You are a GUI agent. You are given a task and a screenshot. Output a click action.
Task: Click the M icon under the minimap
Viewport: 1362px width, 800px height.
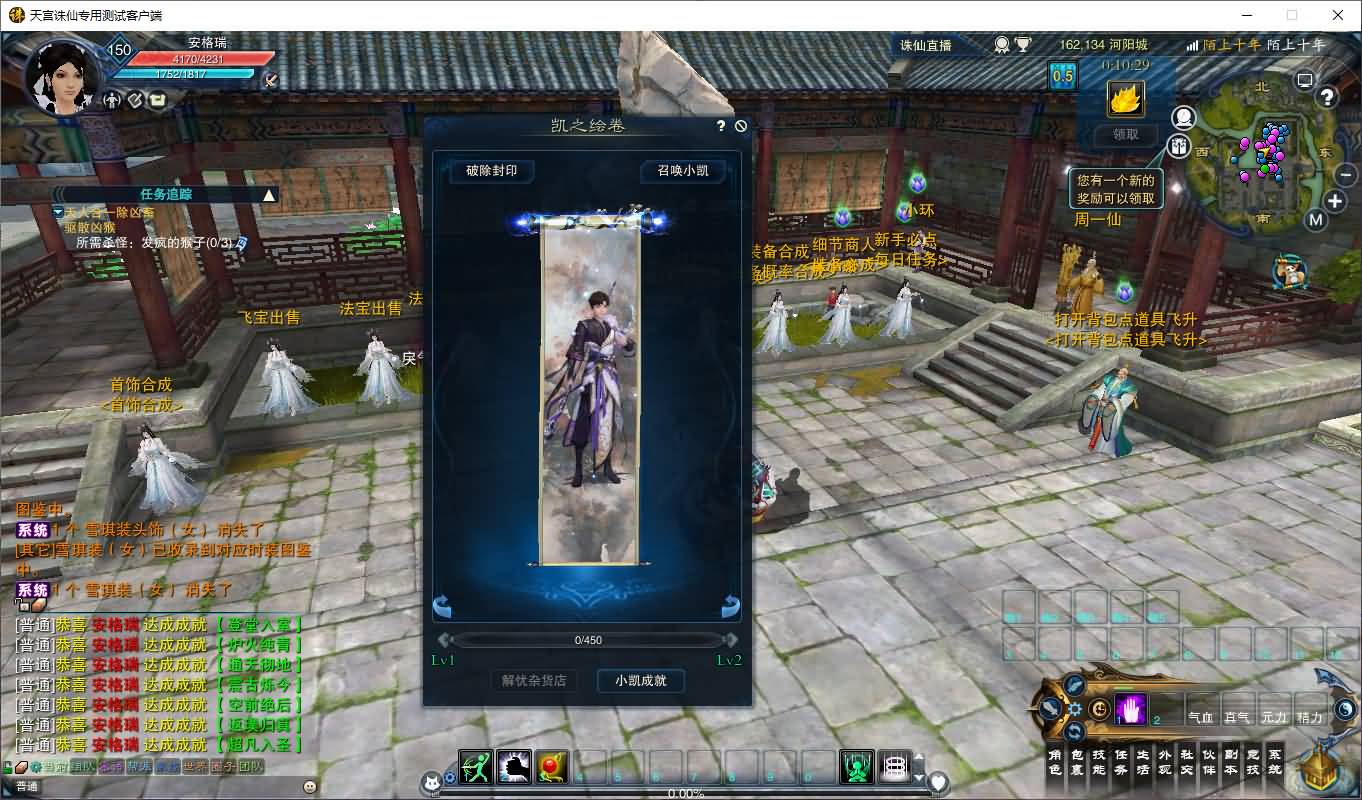1316,219
